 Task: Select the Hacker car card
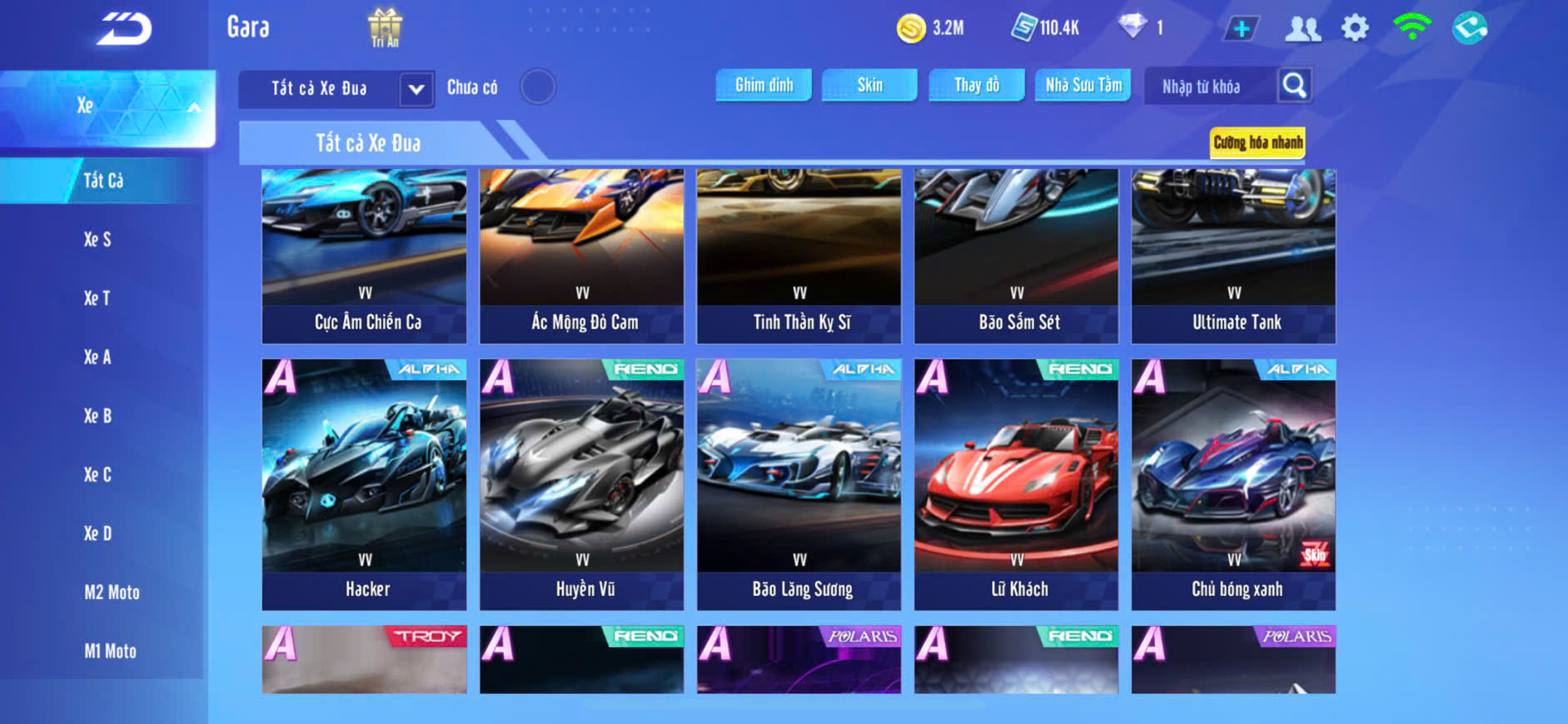364,484
